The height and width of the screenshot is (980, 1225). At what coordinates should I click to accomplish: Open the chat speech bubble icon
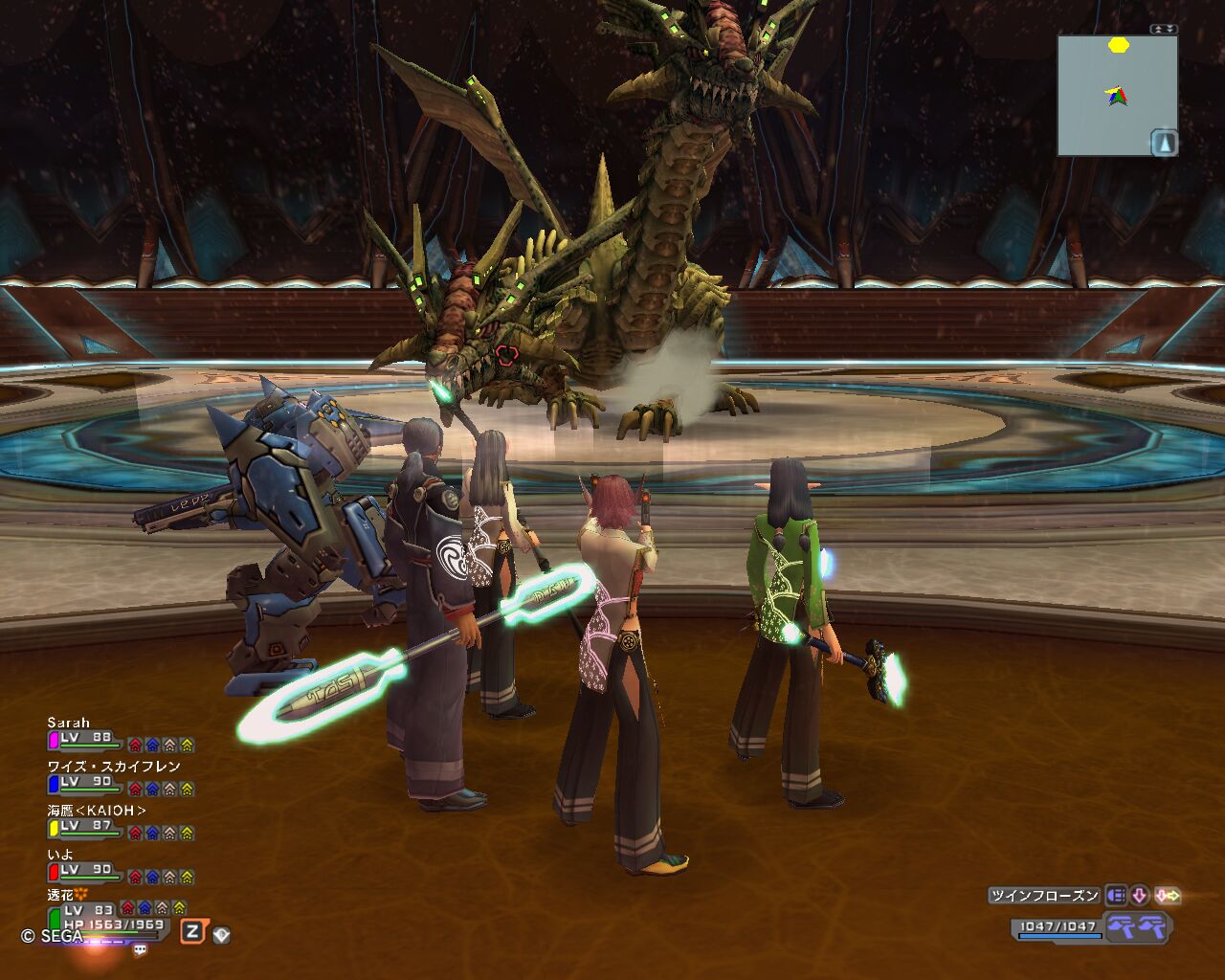141,949
